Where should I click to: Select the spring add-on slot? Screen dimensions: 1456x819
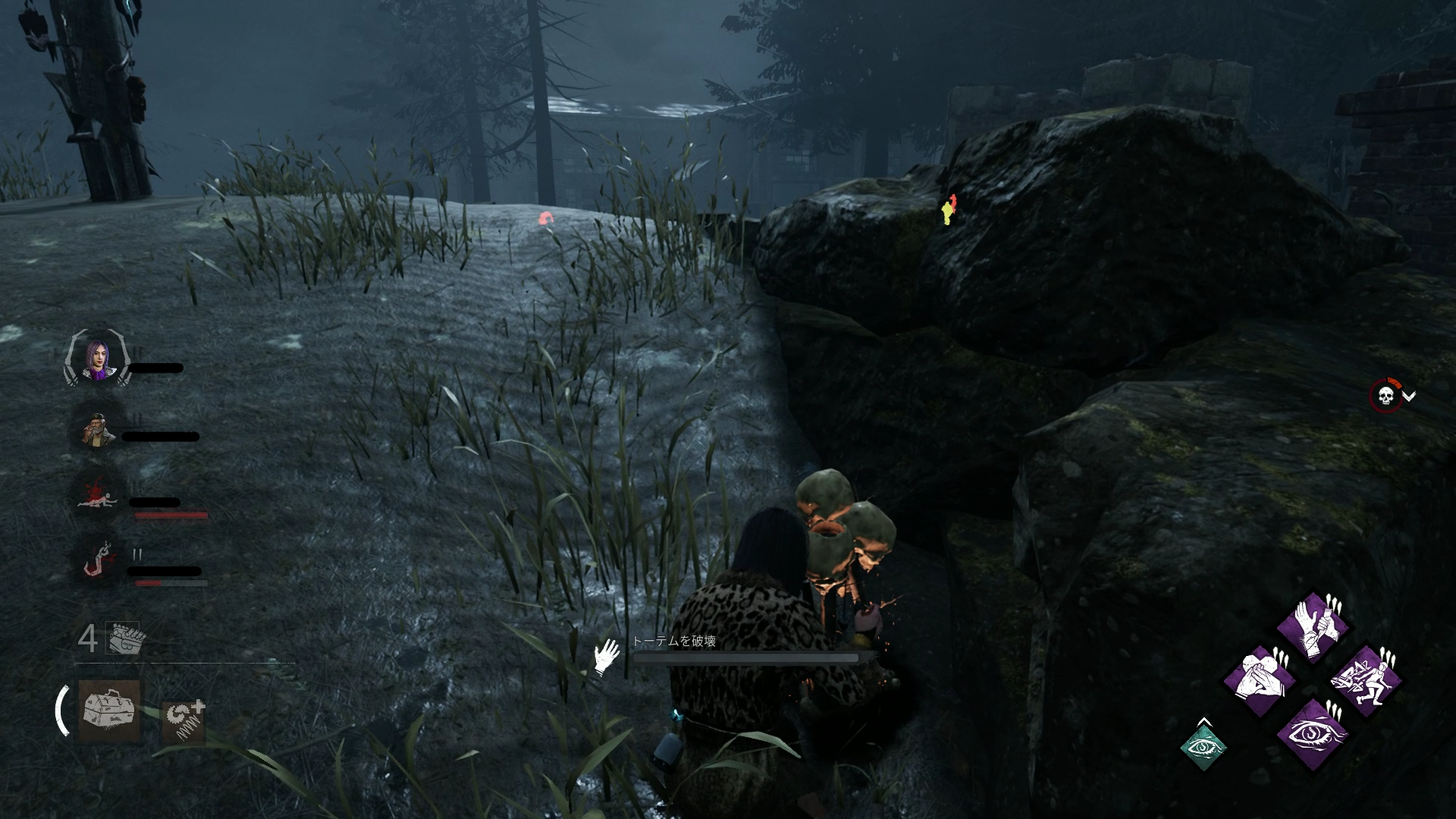pyautogui.click(x=184, y=721)
